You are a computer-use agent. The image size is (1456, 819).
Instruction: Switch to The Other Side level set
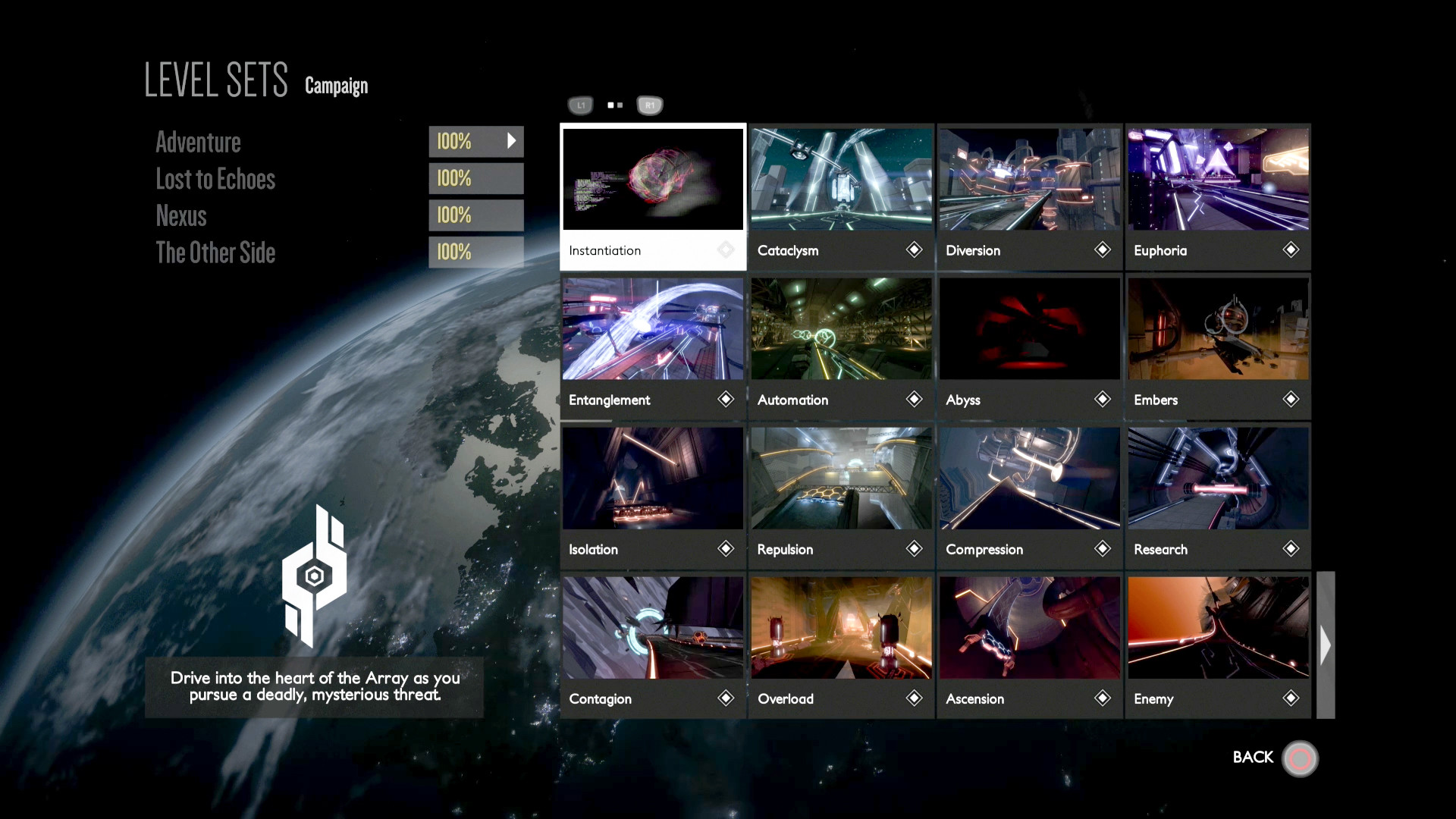point(215,253)
